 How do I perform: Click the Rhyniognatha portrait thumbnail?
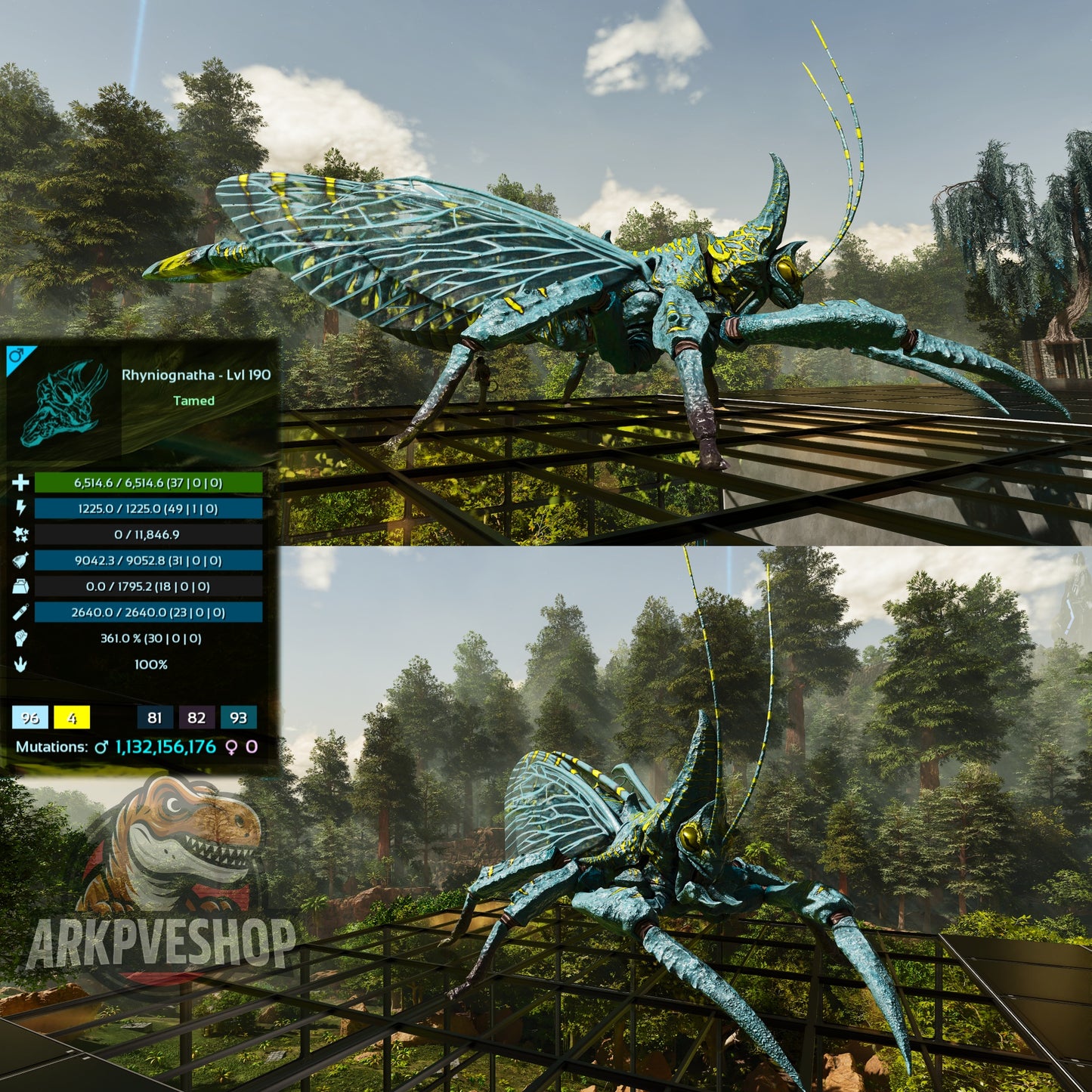click(63, 402)
